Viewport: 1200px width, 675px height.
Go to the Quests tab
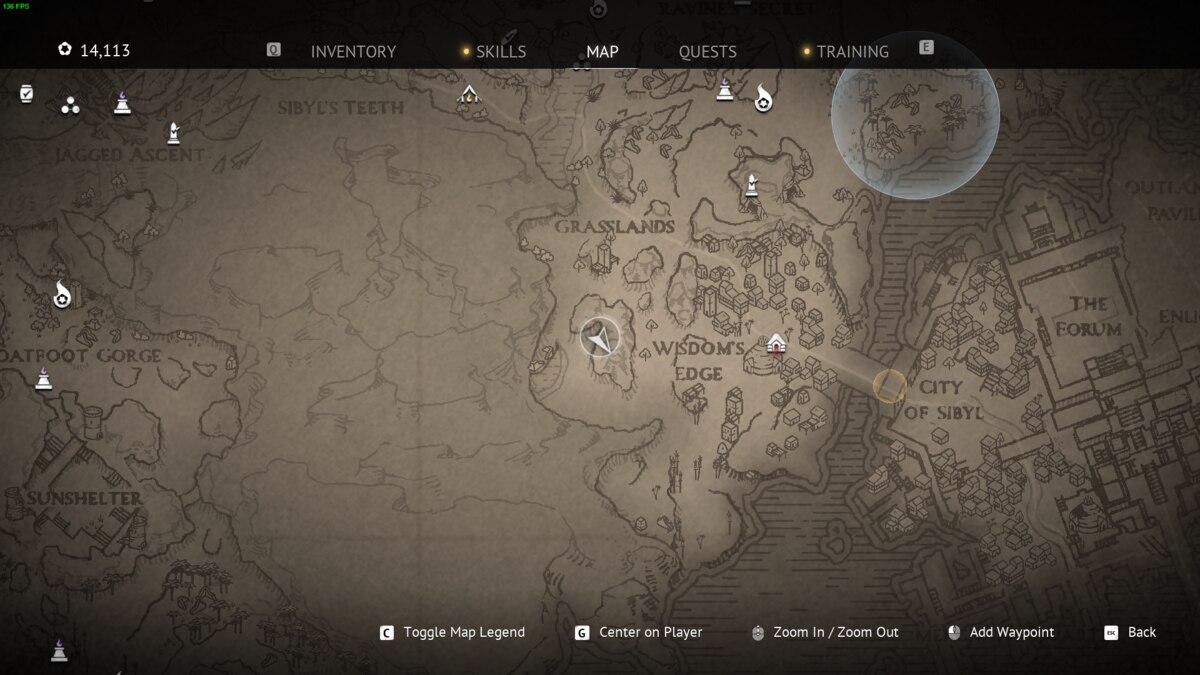pyautogui.click(x=707, y=52)
